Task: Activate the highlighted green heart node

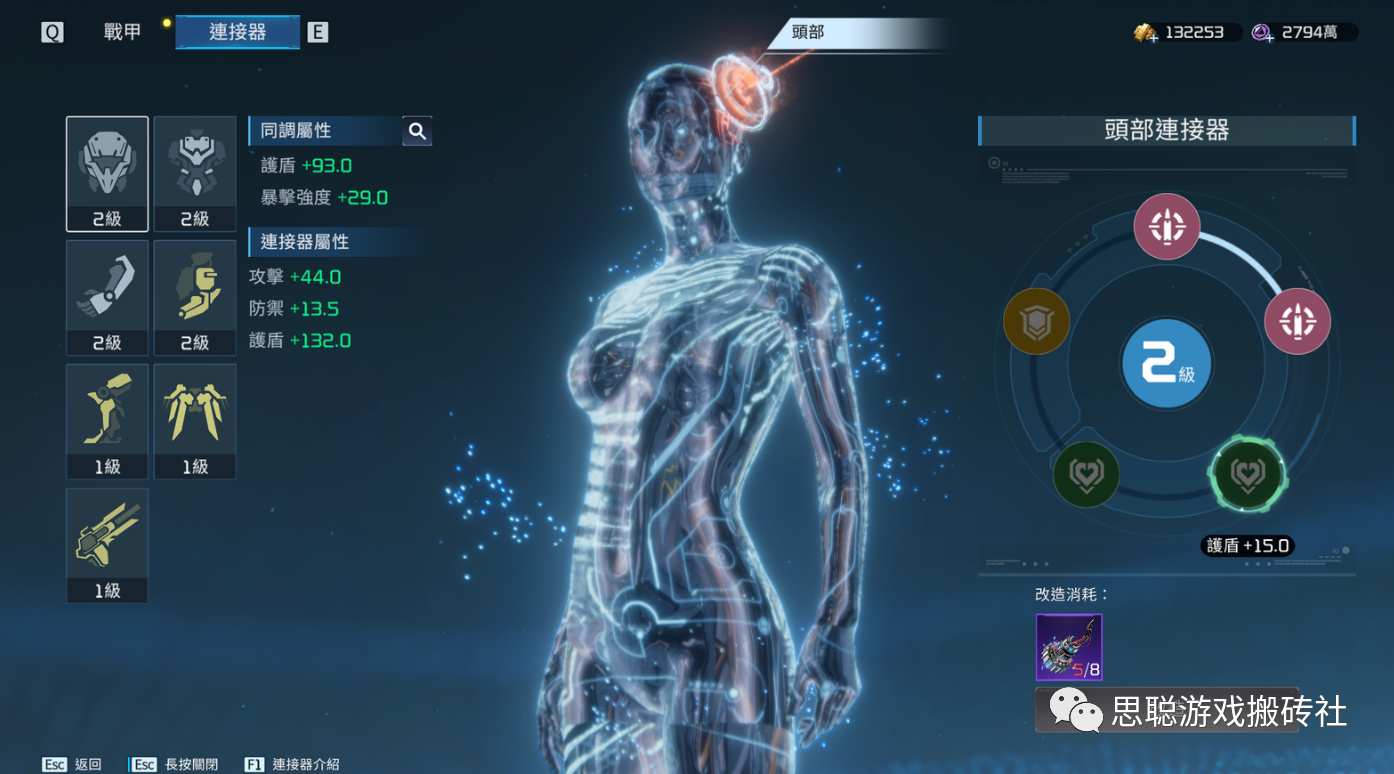Action: (1246, 474)
